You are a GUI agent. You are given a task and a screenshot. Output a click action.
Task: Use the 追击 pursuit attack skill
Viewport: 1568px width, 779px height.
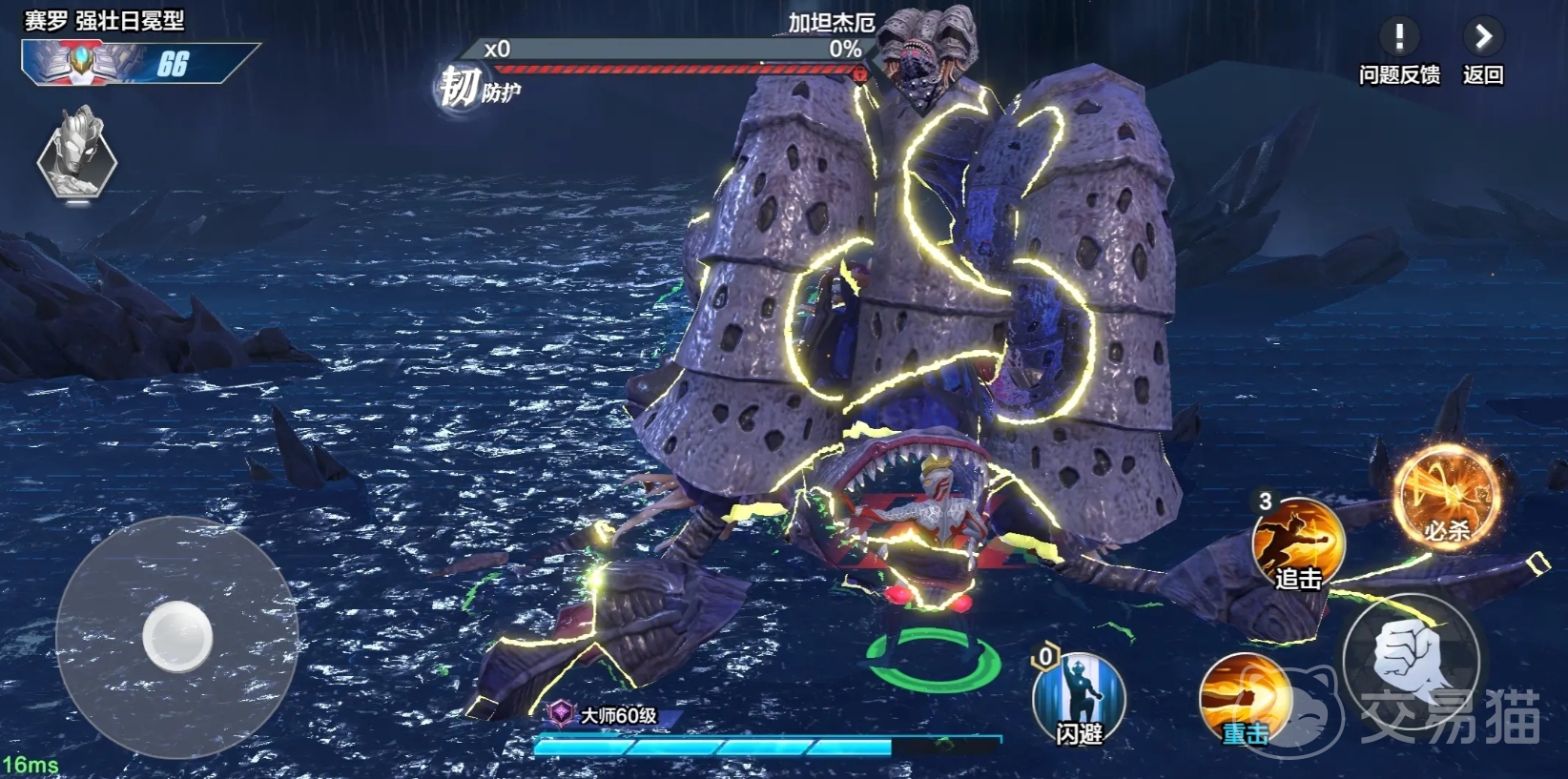pyautogui.click(x=1298, y=544)
